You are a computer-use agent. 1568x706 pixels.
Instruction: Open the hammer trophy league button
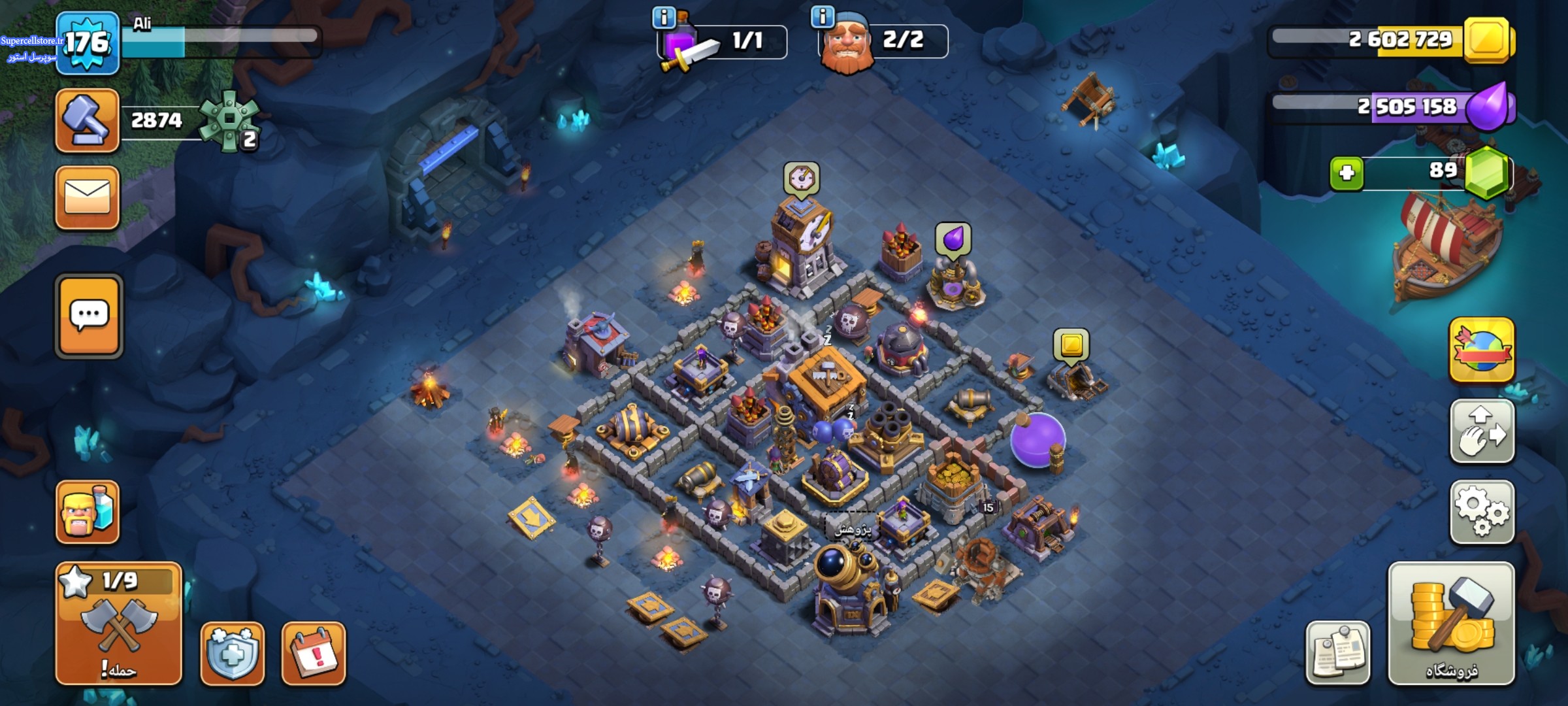tap(88, 121)
